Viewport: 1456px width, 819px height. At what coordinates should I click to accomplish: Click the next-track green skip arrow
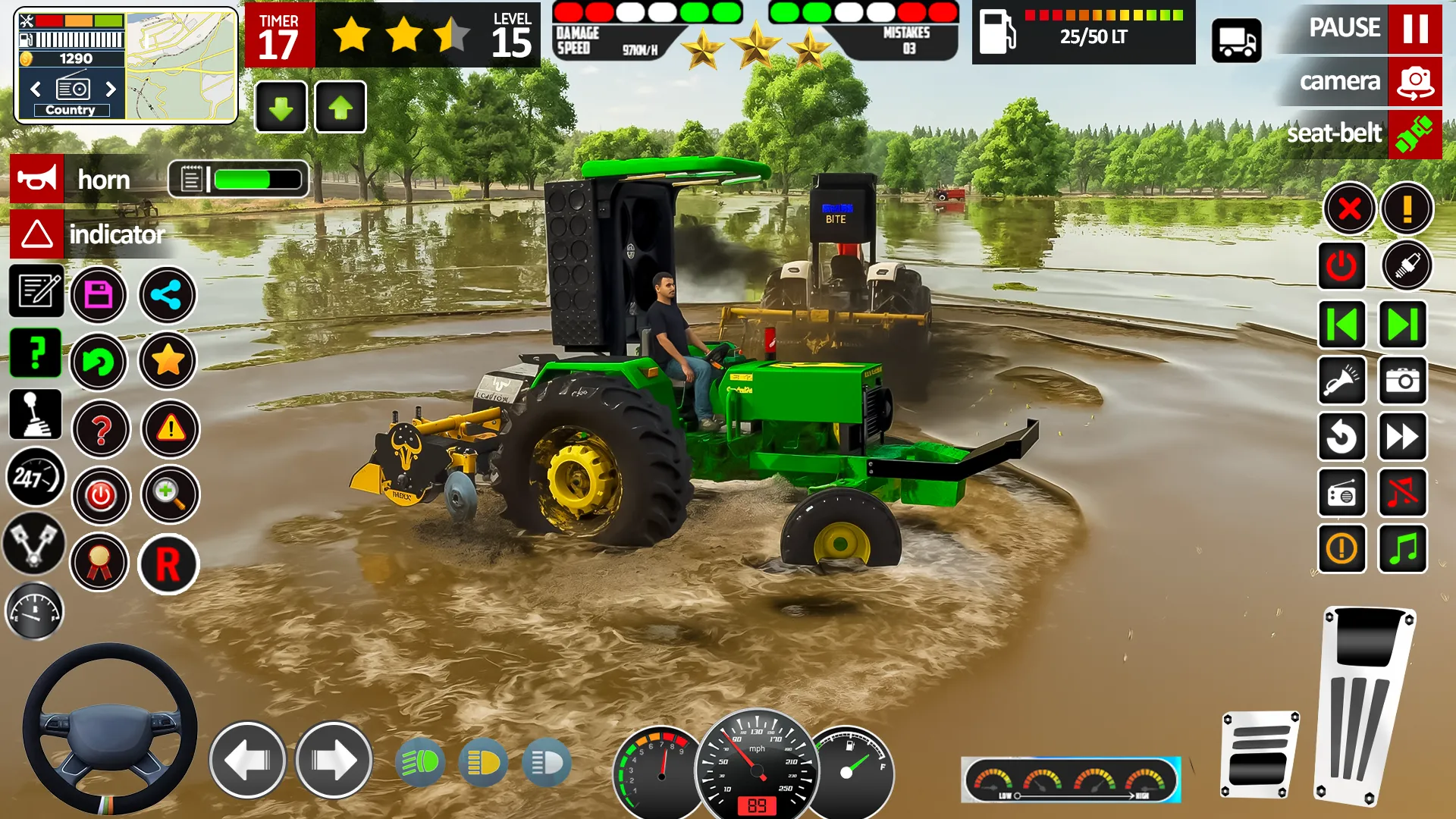click(1402, 325)
